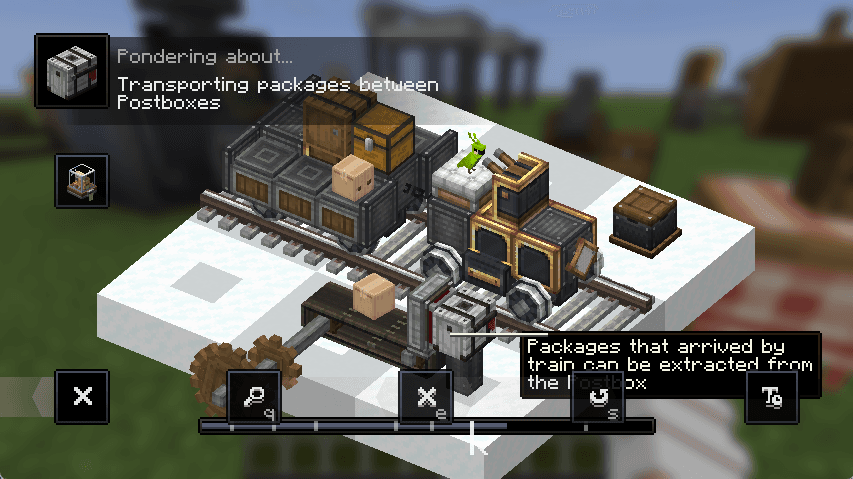Activate the magnifying glass identify button
The width and height of the screenshot is (853, 479).
[254, 397]
